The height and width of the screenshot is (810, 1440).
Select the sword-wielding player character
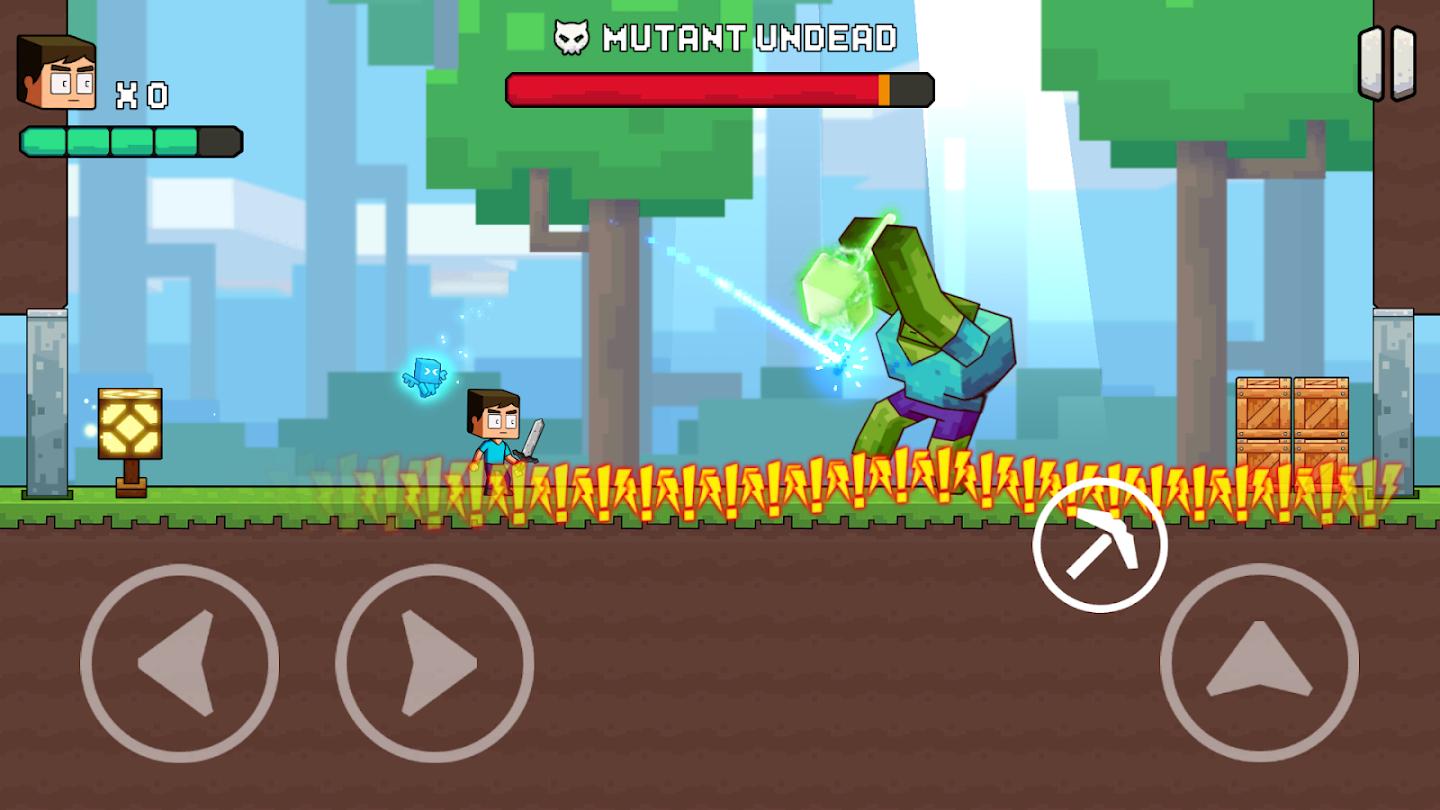click(x=497, y=435)
